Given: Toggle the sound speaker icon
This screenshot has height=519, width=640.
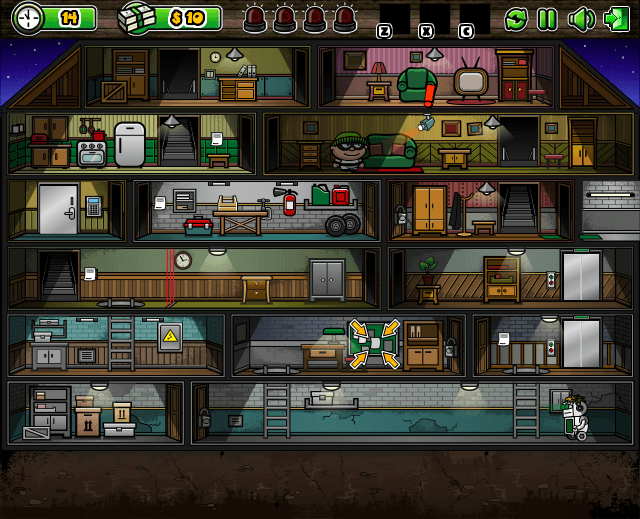Looking at the screenshot, I should [x=580, y=18].
